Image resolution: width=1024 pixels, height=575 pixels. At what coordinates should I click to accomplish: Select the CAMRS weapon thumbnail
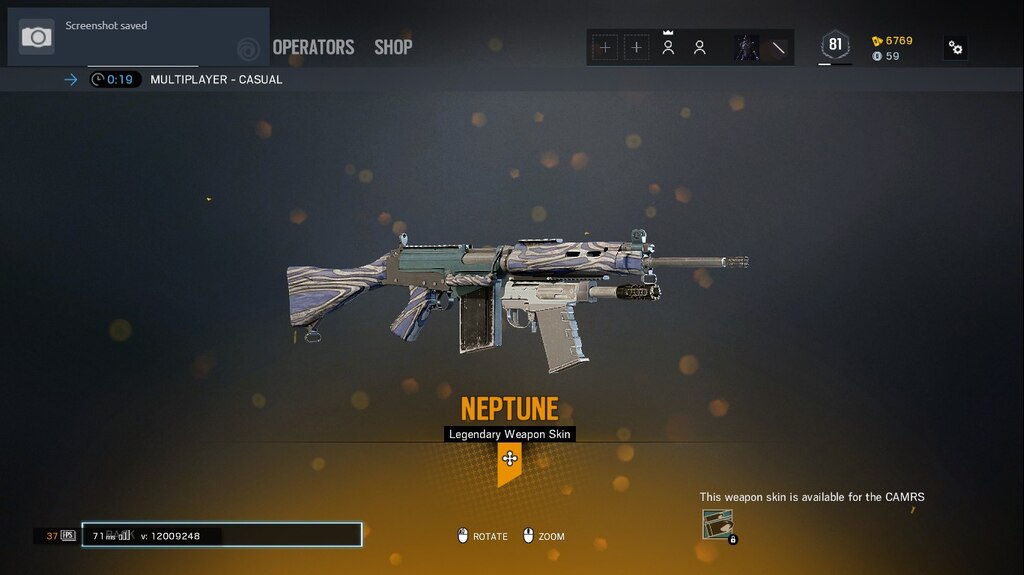point(718,524)
